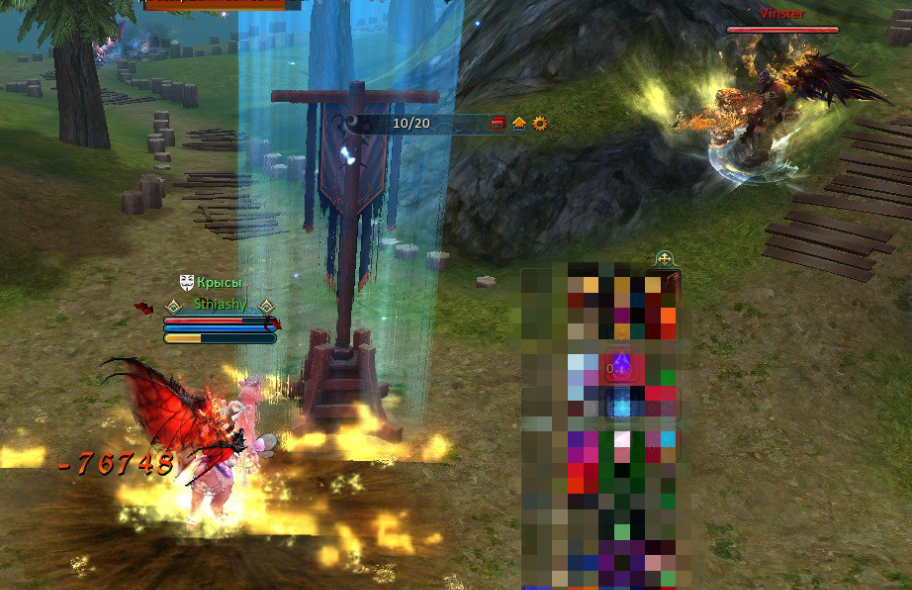
Task: Click the orange up-arrow house icon
Action: click(x=519, y=123)
